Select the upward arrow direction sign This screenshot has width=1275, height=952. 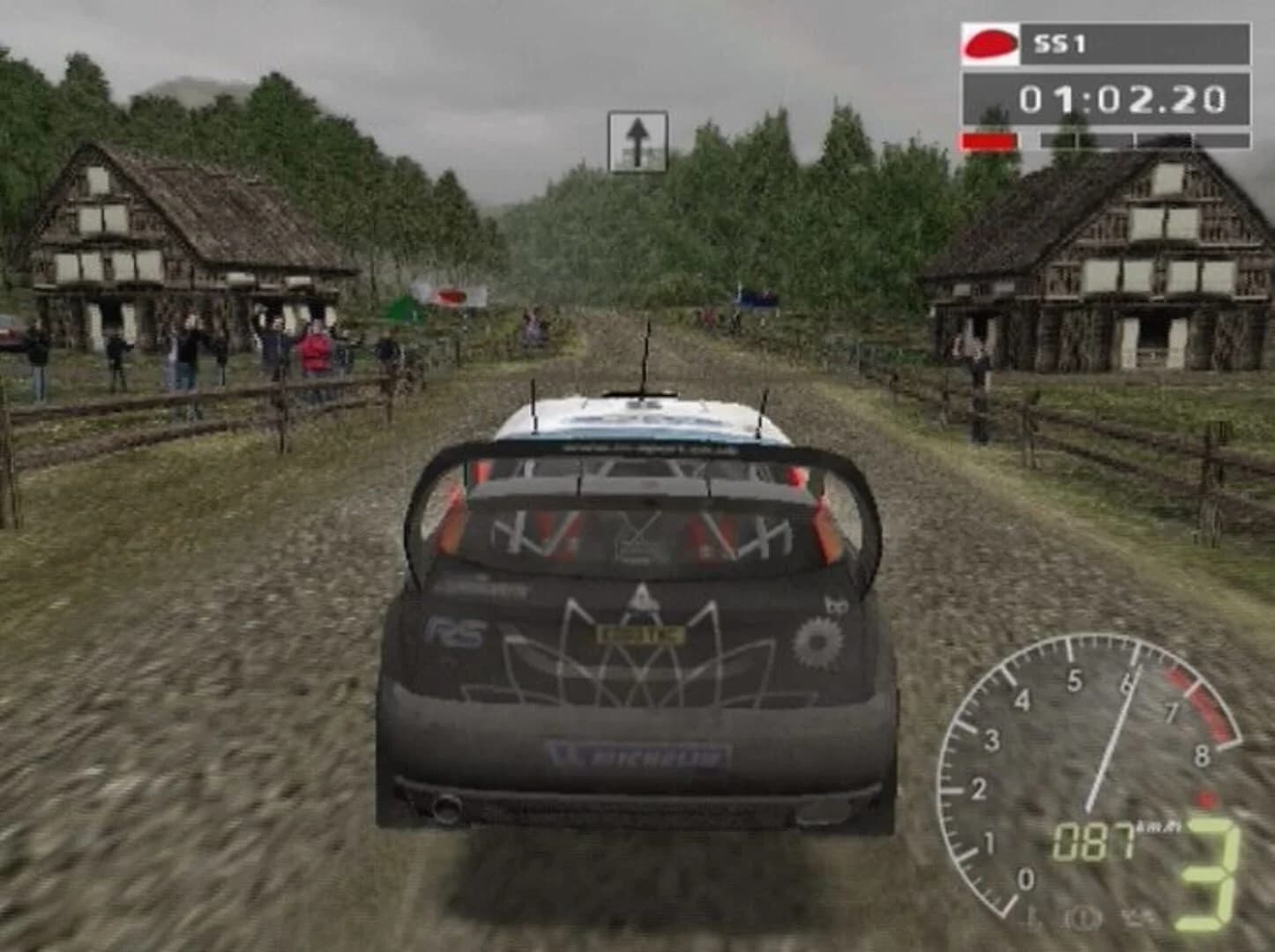tap(638, 134)
